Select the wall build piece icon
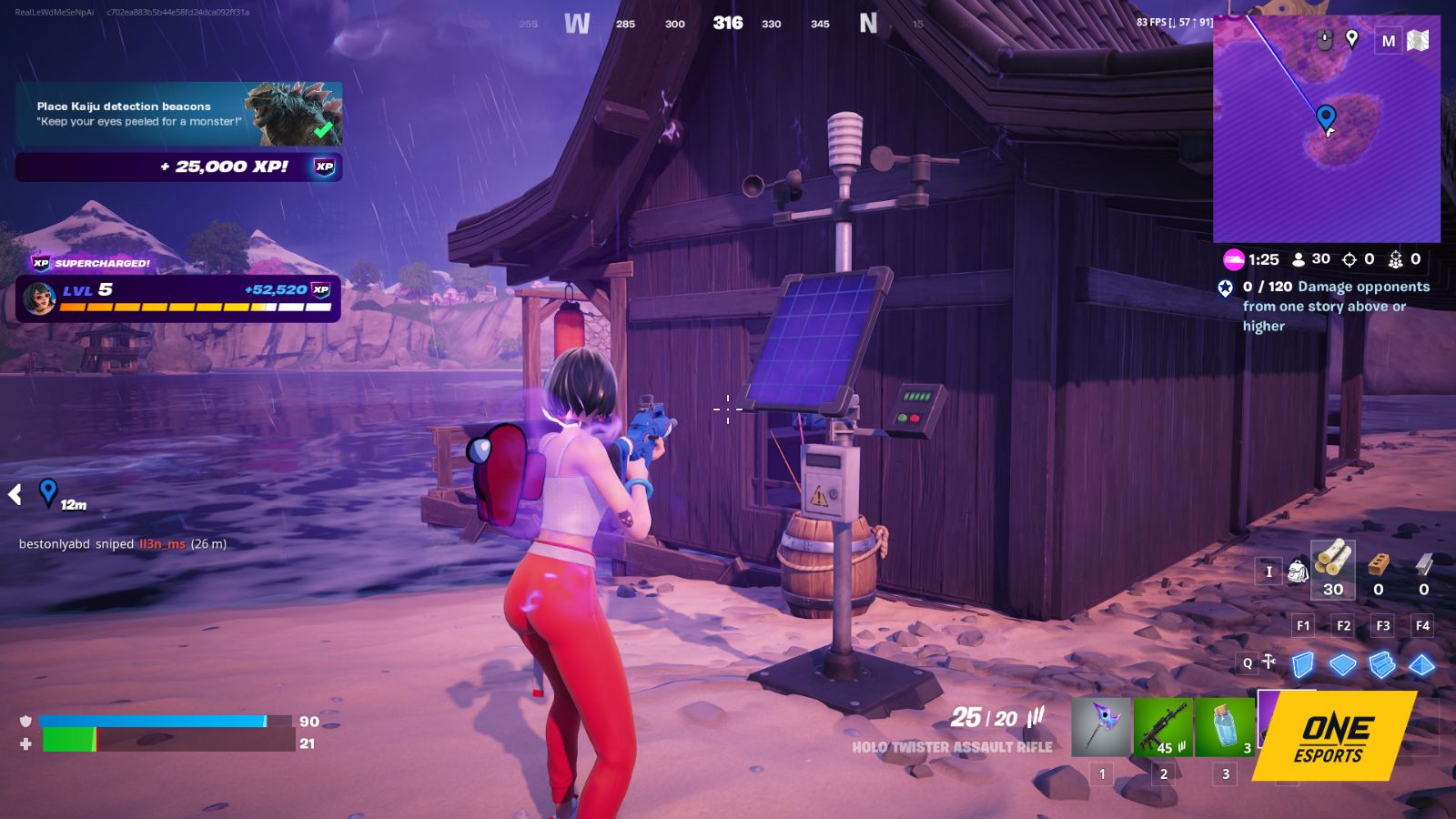This screenshot has width=1456, height=819. pos(1302,664)
